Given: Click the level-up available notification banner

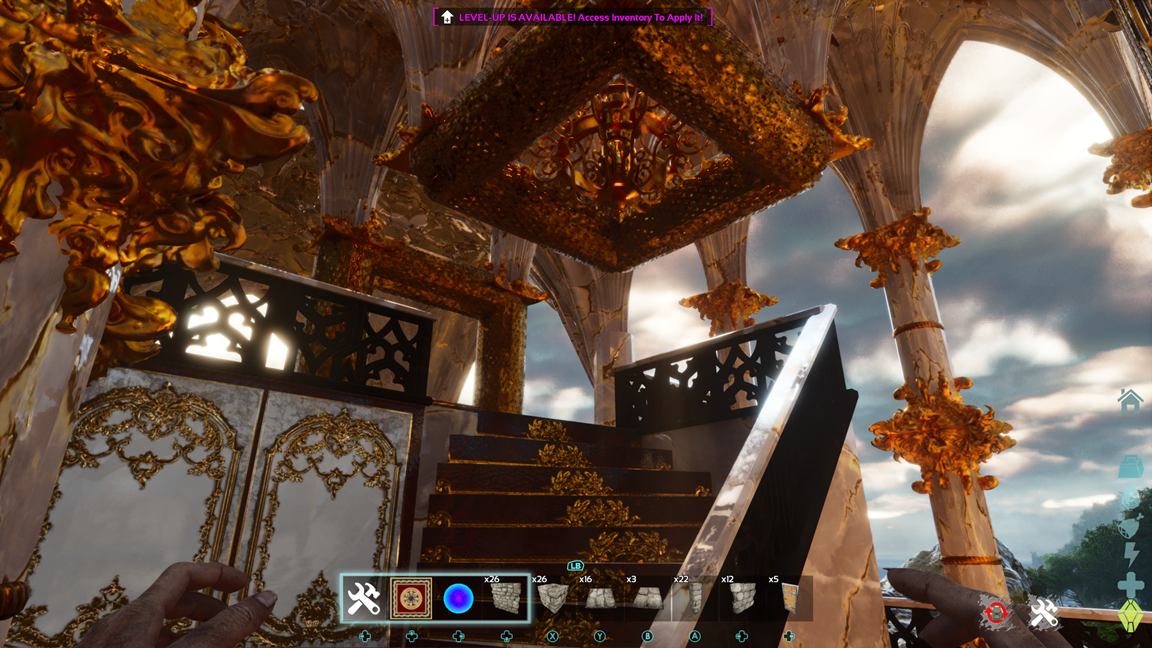Looking at the screenshot, I should [573, 17].
